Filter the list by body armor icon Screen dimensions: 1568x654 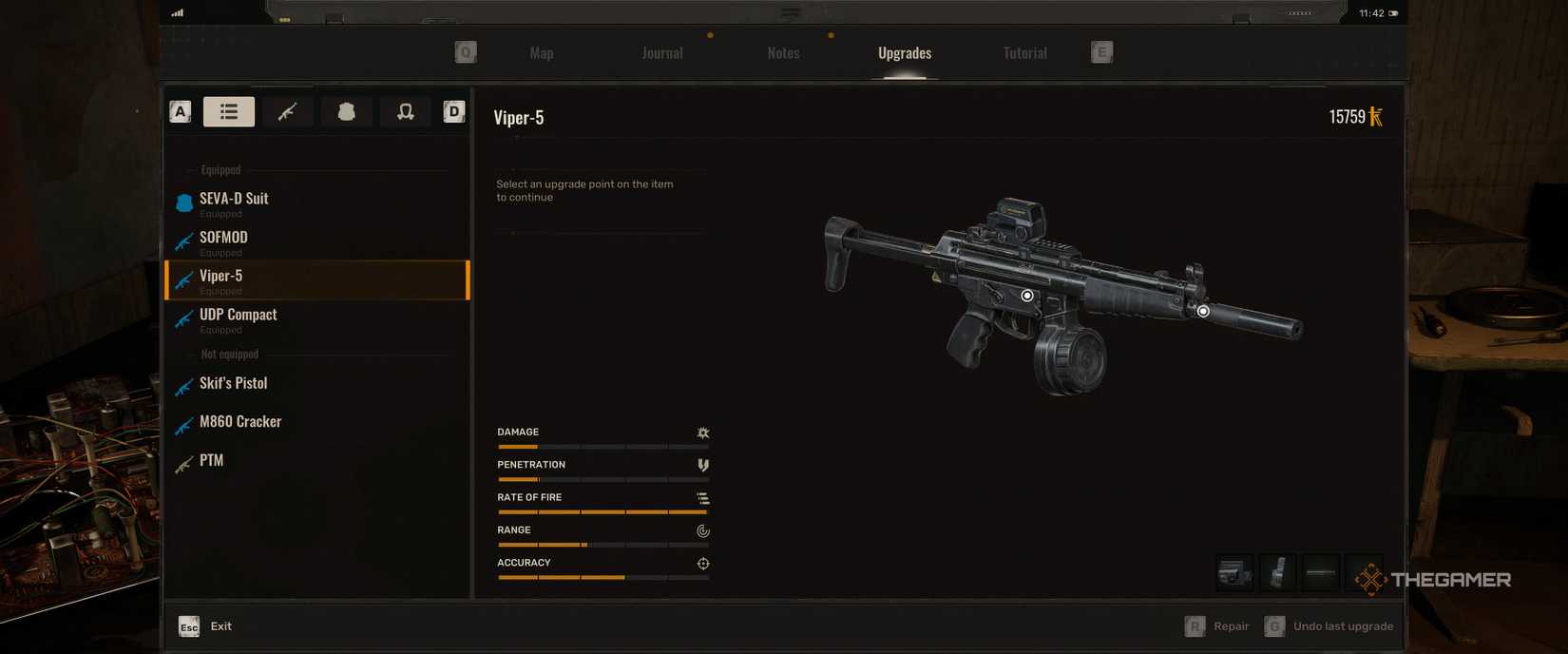346,112
